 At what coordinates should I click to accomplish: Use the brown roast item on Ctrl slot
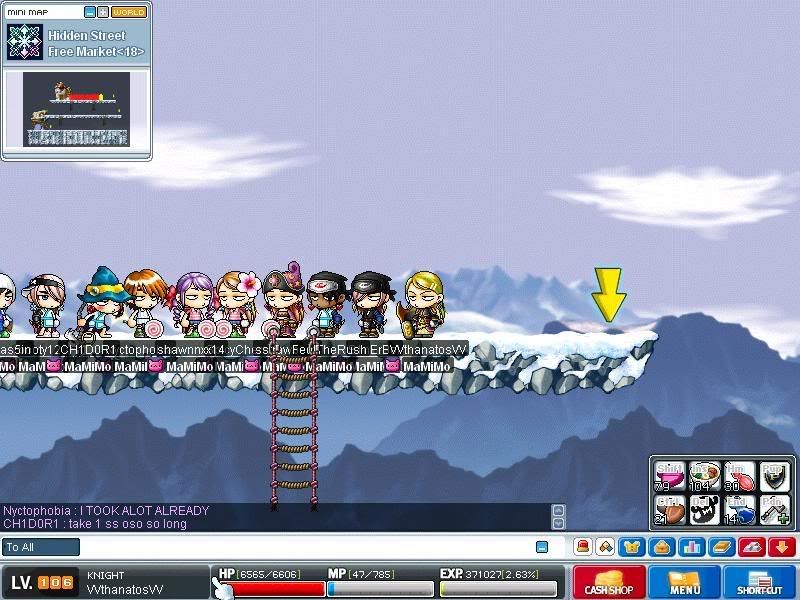669,510
